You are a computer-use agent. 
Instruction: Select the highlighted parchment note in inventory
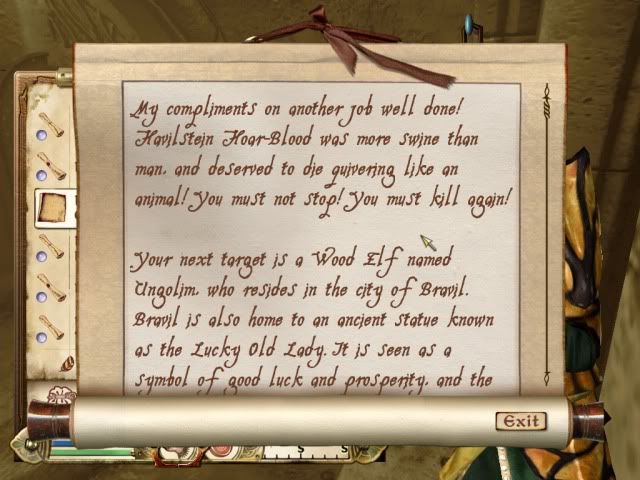click(x=50, y=206)
